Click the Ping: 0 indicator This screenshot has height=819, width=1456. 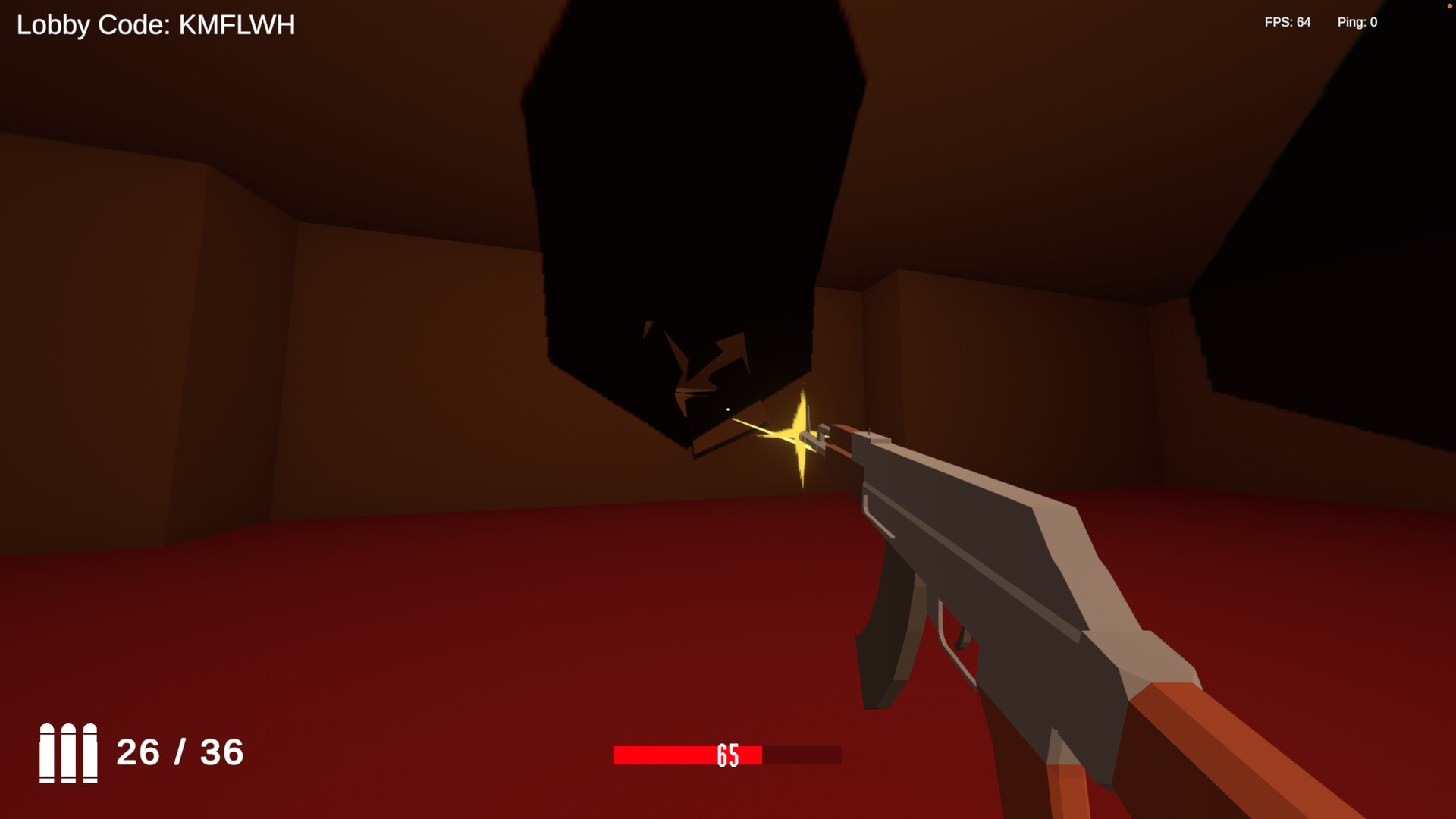[1357, 22]
